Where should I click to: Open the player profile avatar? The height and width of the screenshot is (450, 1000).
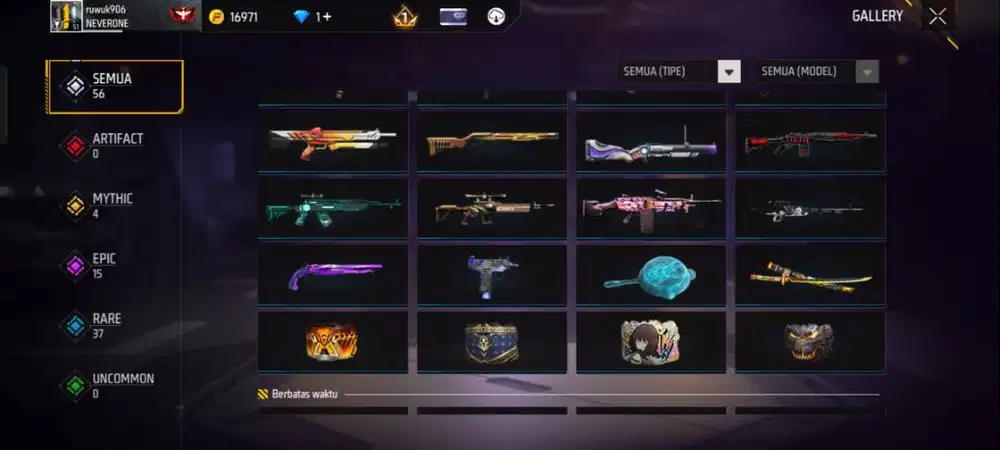[66, 16]
